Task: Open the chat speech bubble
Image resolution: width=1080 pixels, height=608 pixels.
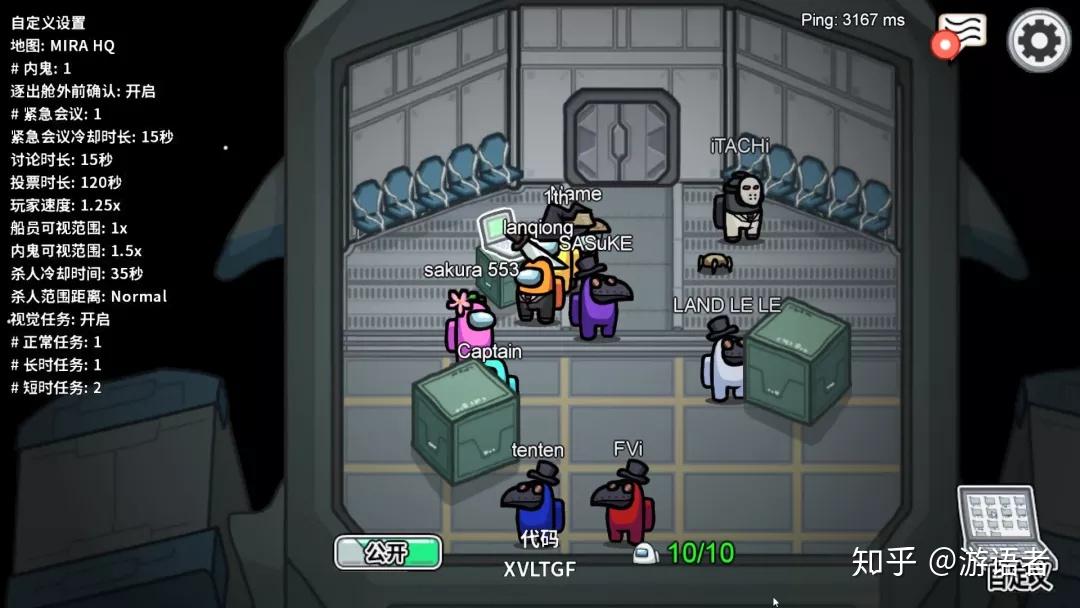Action: tap(961, 34)
